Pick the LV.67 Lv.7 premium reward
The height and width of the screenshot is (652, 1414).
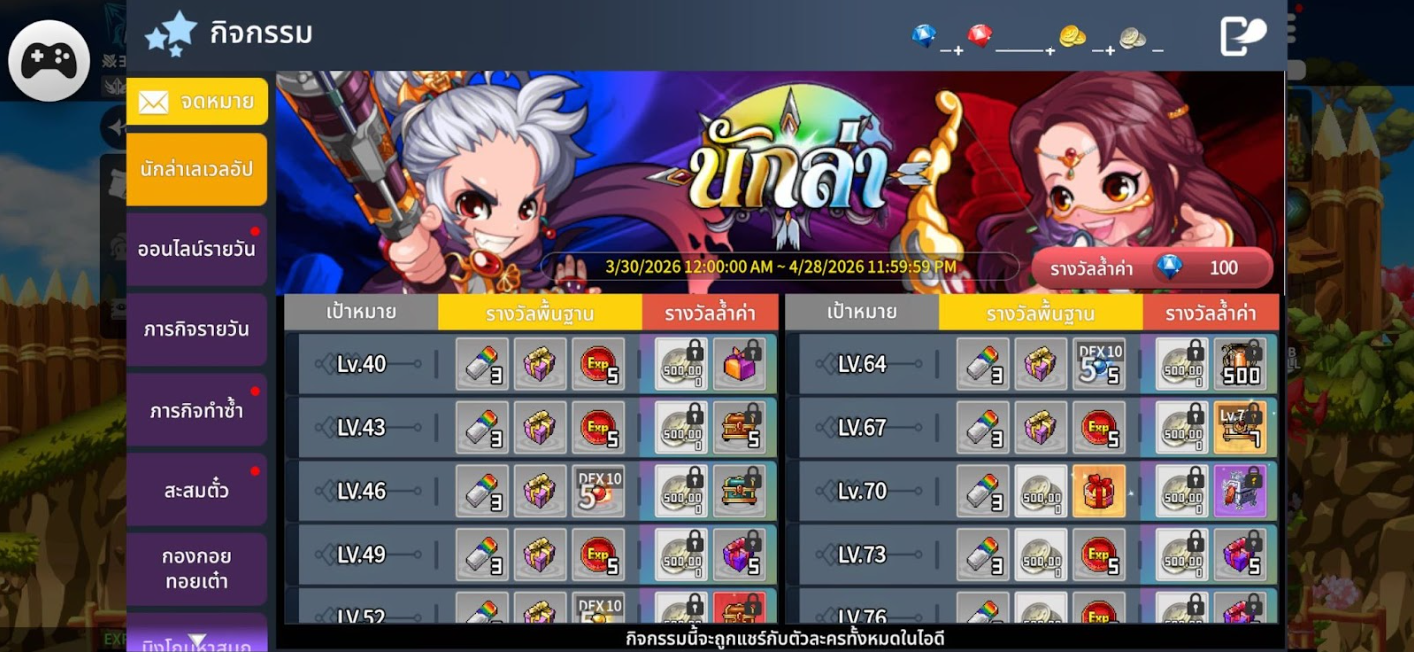(1240, 427)
